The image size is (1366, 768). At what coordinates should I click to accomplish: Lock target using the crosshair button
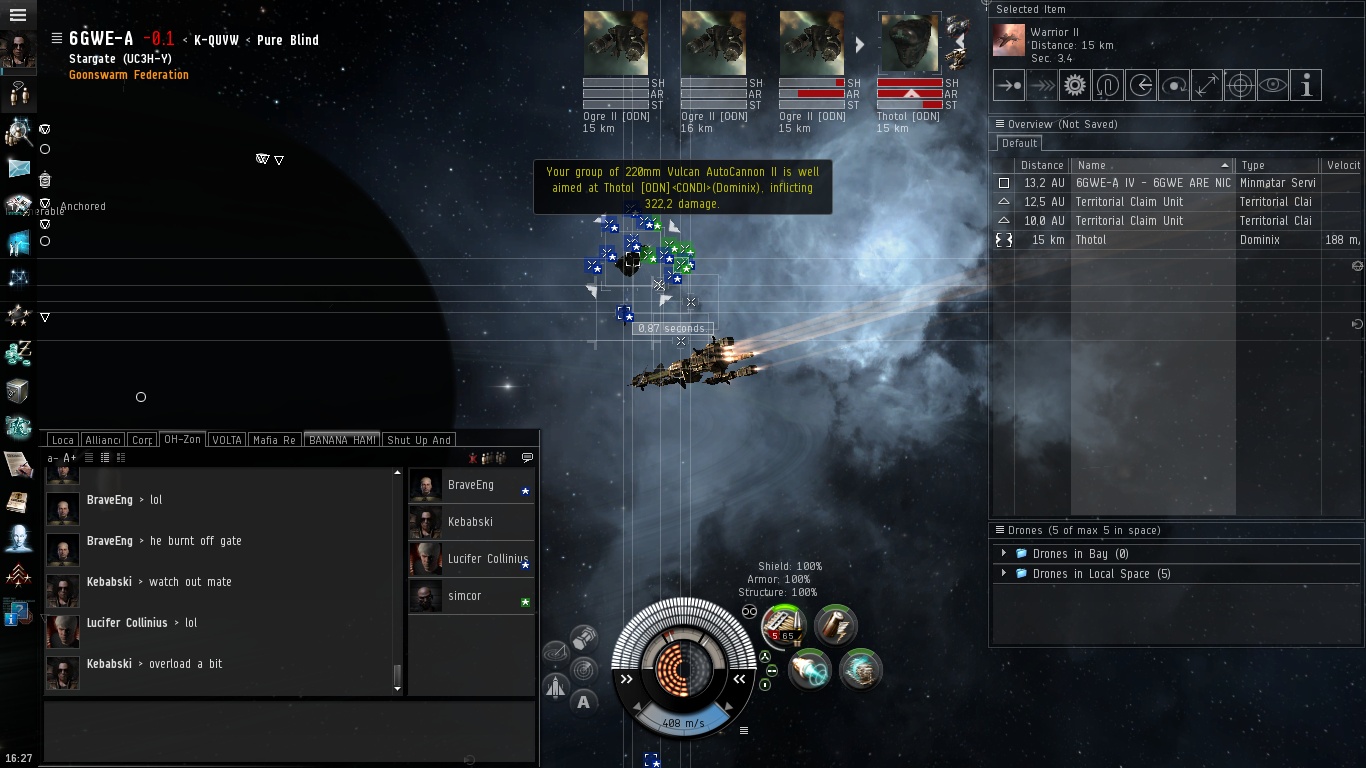(x=1239, y=86)
